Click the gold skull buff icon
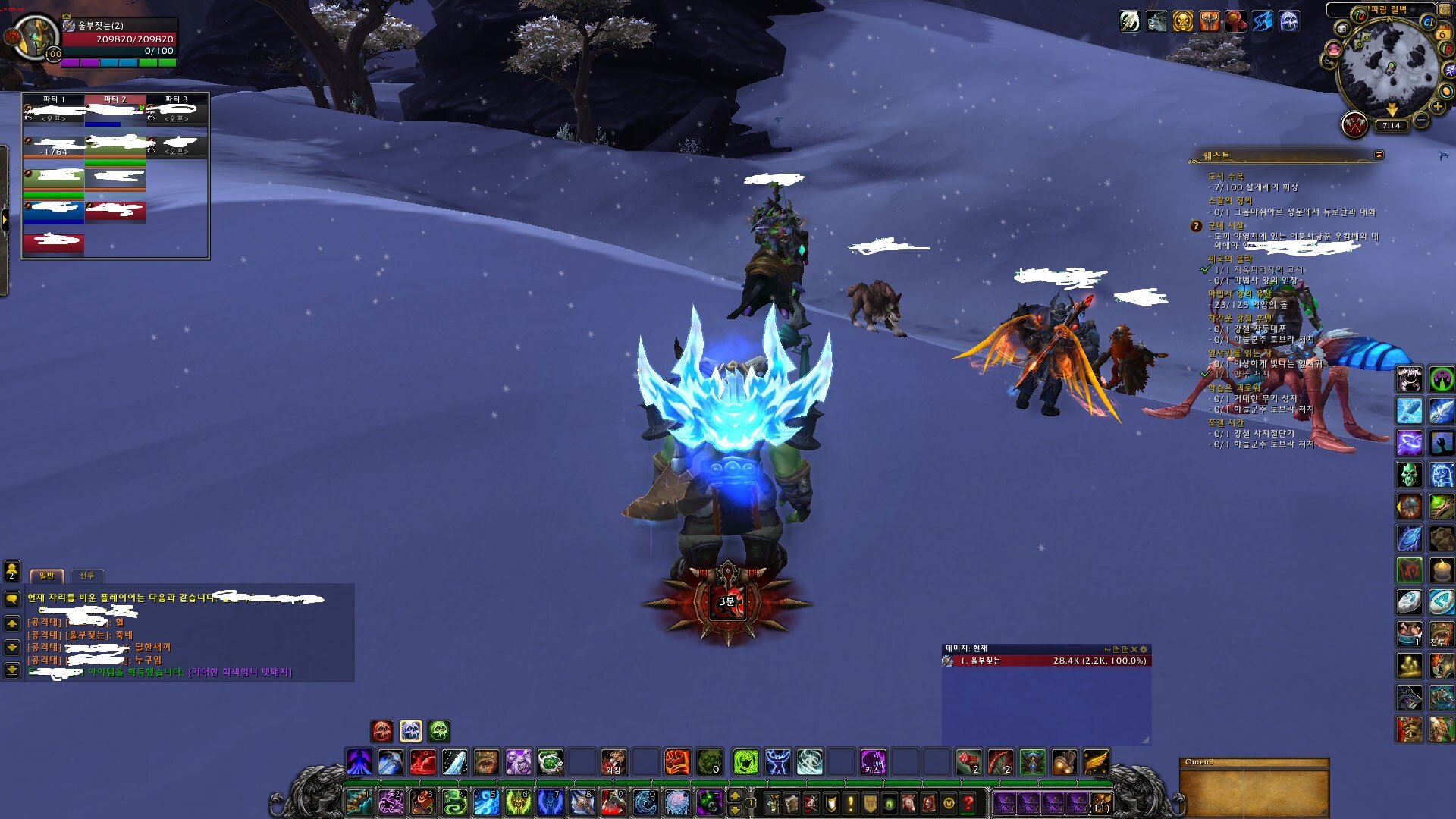Screen dimensions: 1456x819 1182,21
